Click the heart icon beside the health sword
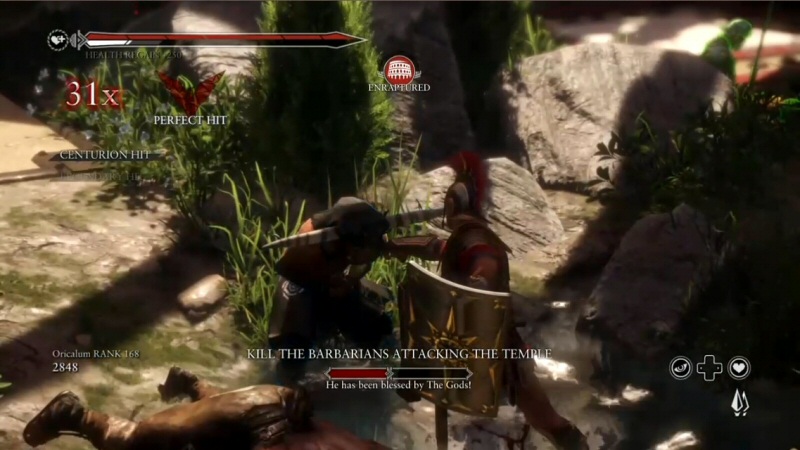This screenshot has height=450, width=800. click(x=59, y=40)
